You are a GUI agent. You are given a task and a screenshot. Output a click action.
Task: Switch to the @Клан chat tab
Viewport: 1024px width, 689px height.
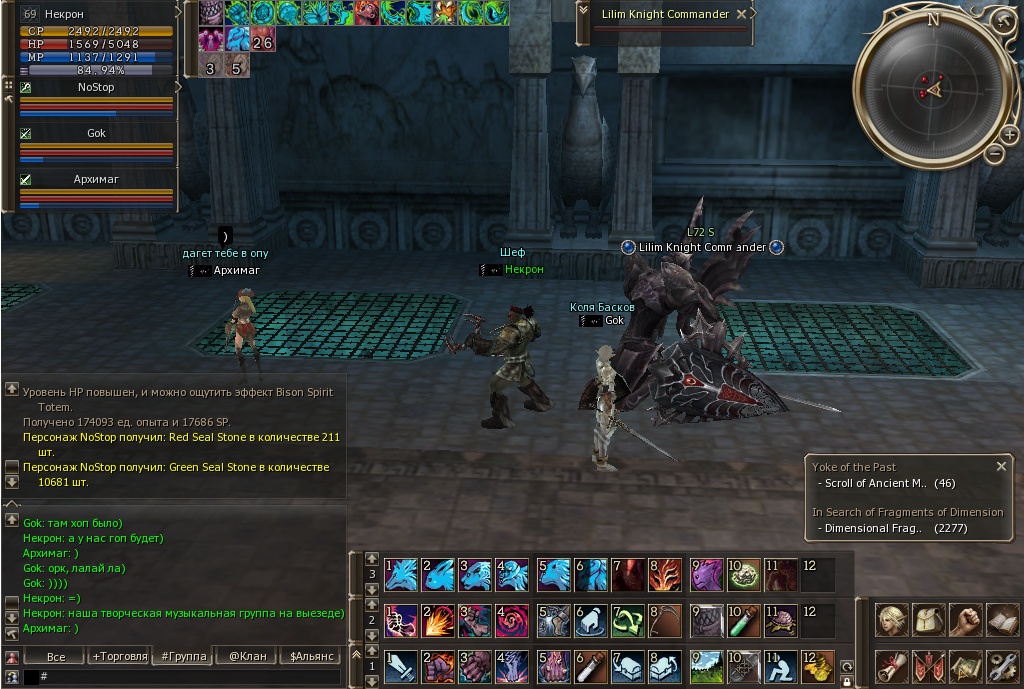[247, 657]
